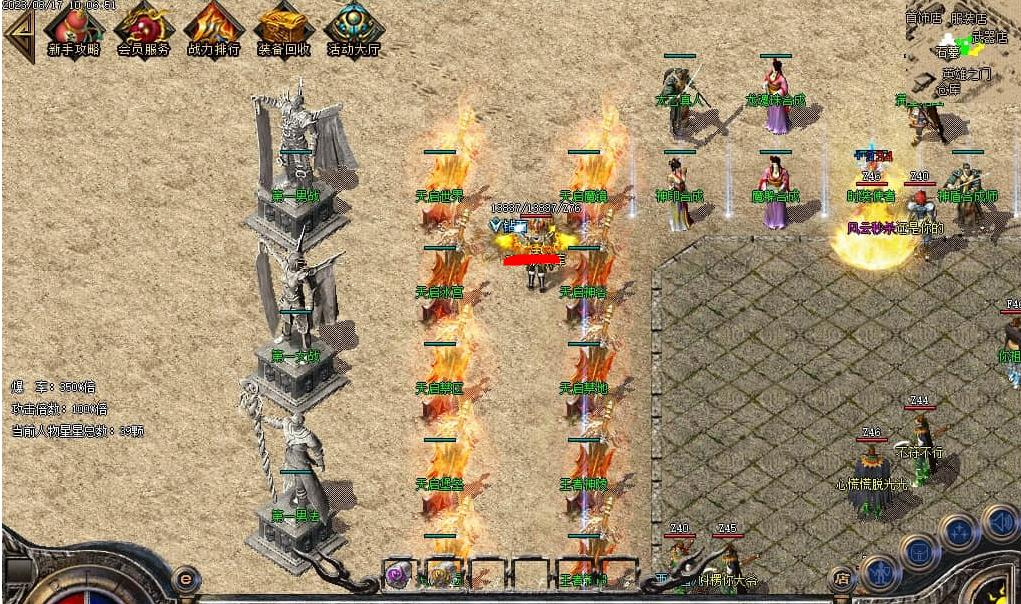Open the 新手攻略 beginner guide
1021x604 pixels.
[x=73, y=29]
